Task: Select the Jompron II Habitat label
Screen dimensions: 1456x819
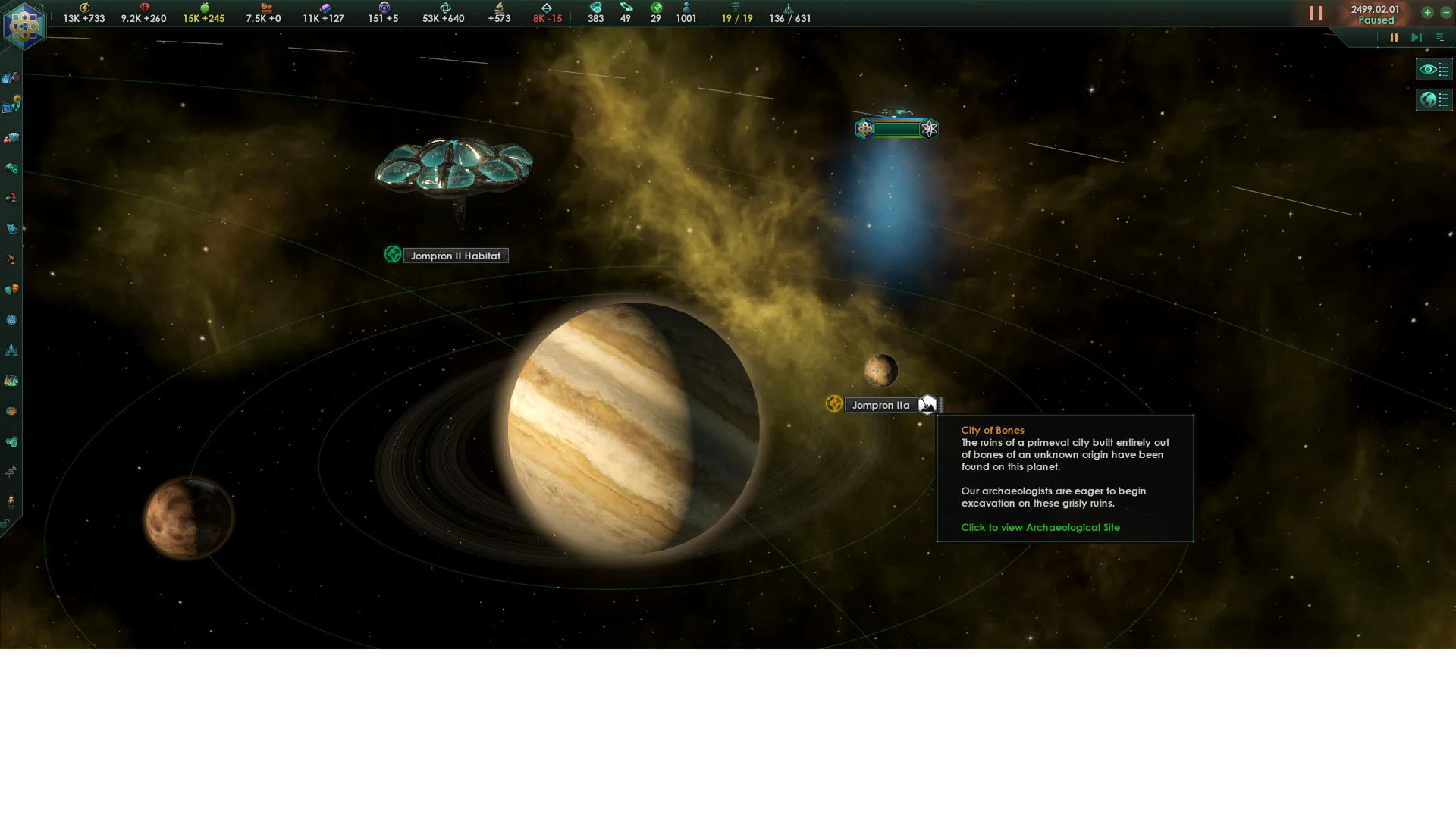Action: pos(455,256)
